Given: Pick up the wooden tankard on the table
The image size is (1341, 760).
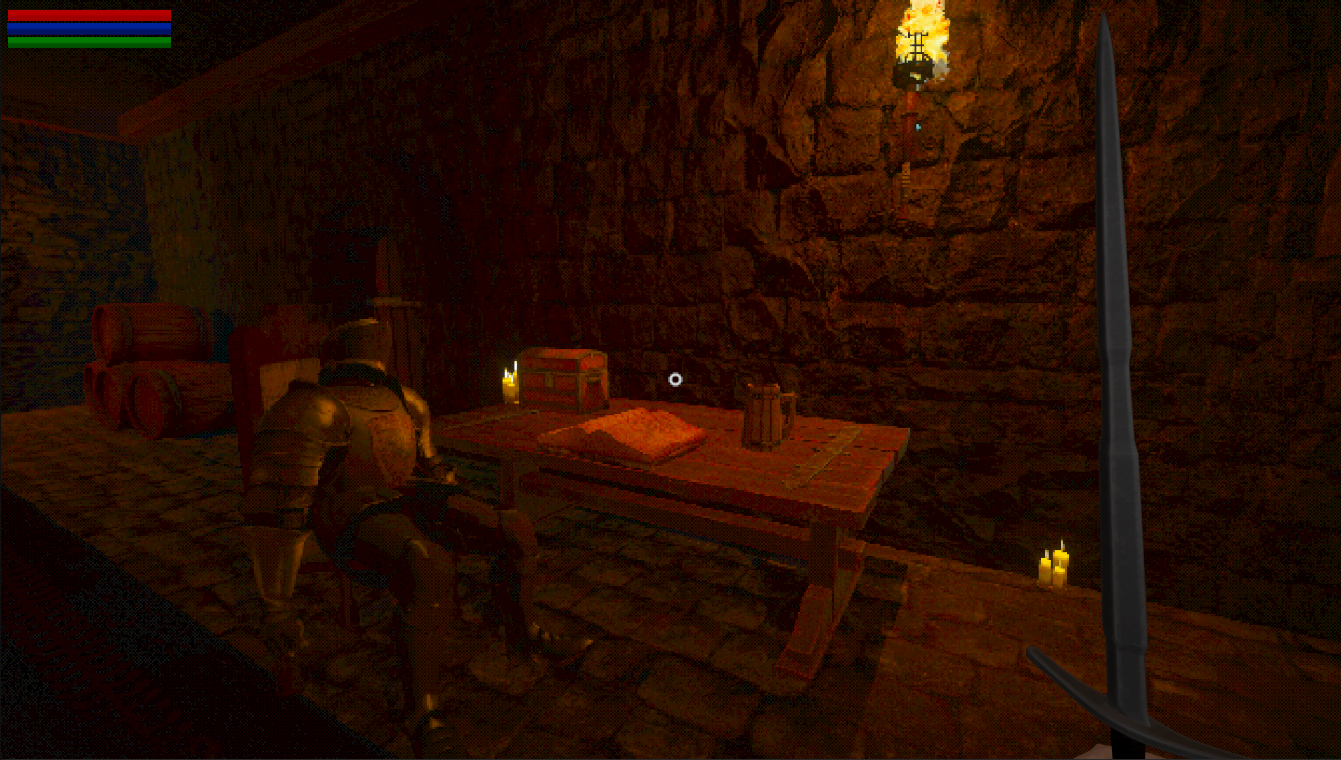Looking at the screenshot, I should point(764,413).
